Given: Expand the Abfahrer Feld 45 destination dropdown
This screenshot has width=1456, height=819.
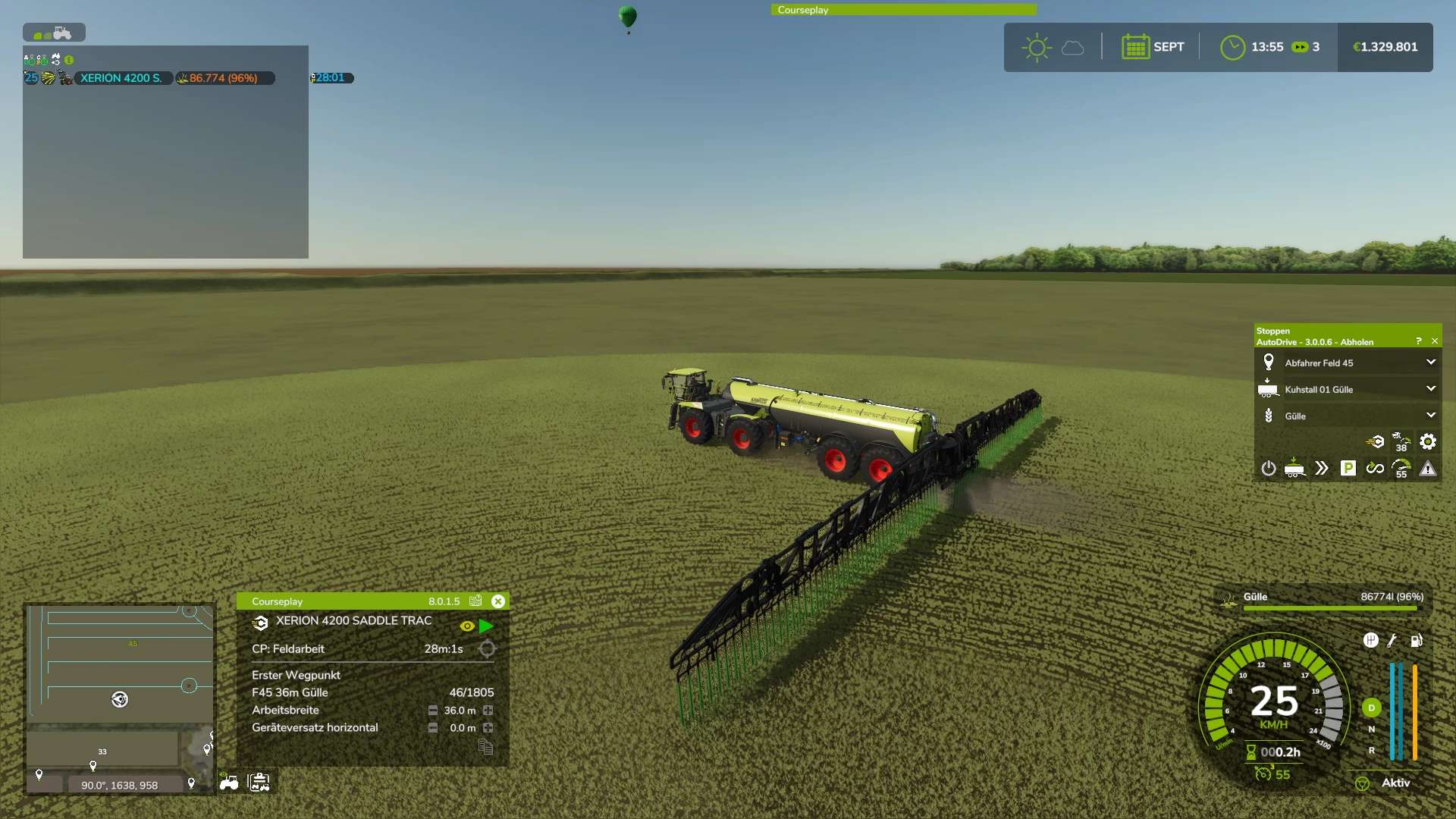Looking at the screenshot, I should pos(1430,362).
